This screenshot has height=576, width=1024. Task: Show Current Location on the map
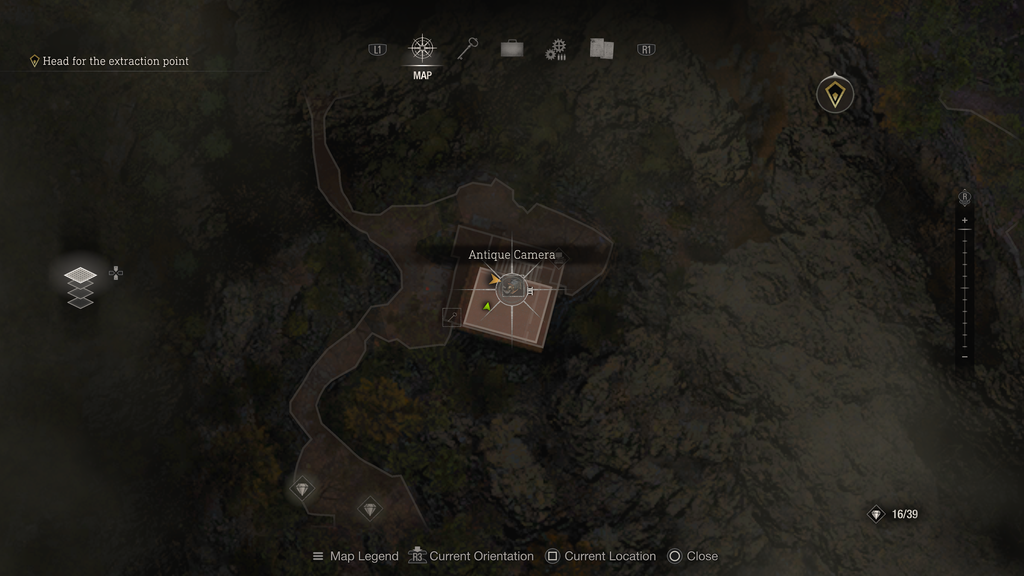(x=601, y=556)
